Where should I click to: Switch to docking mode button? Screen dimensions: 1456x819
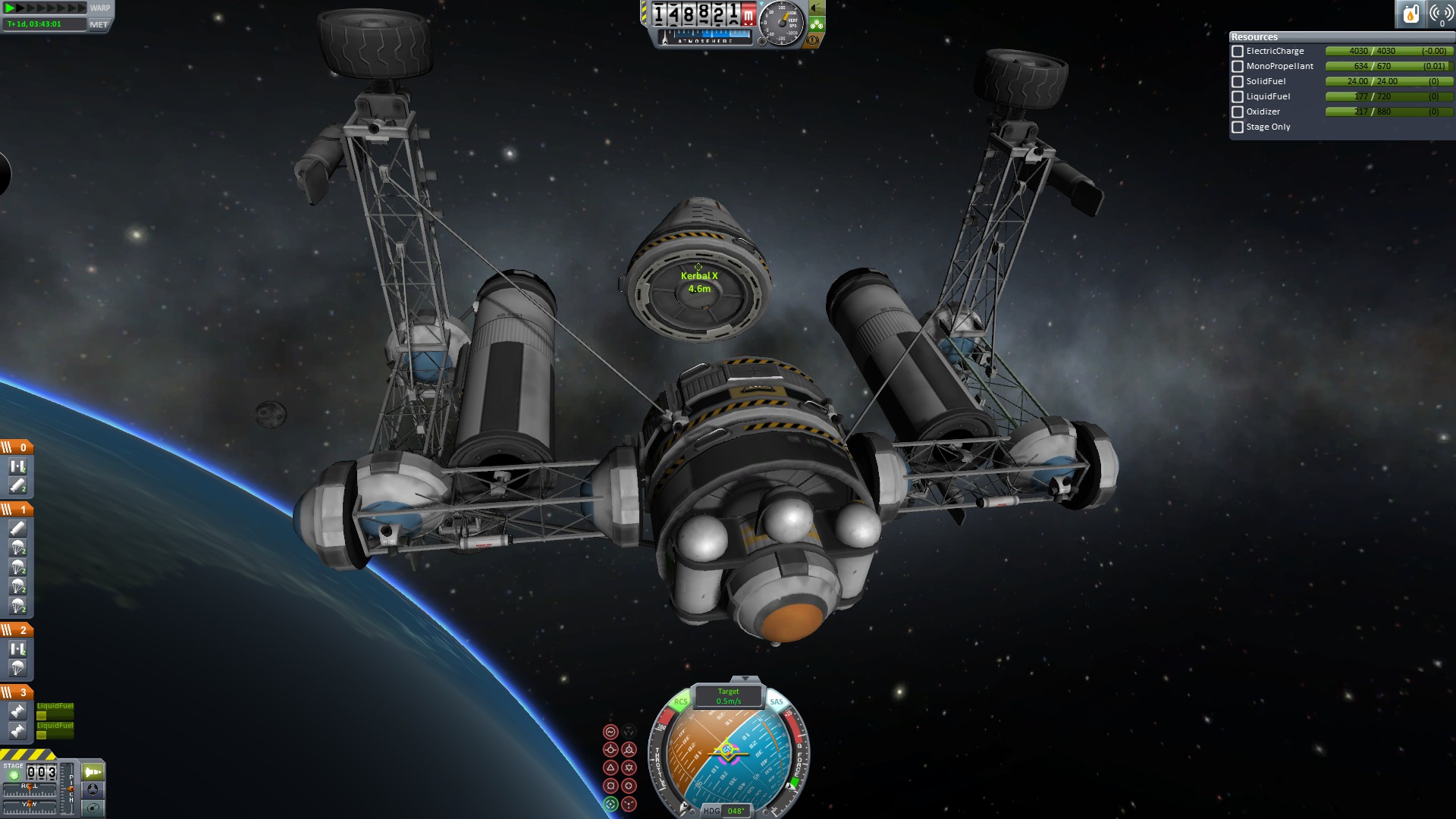[x=93, y=789]
